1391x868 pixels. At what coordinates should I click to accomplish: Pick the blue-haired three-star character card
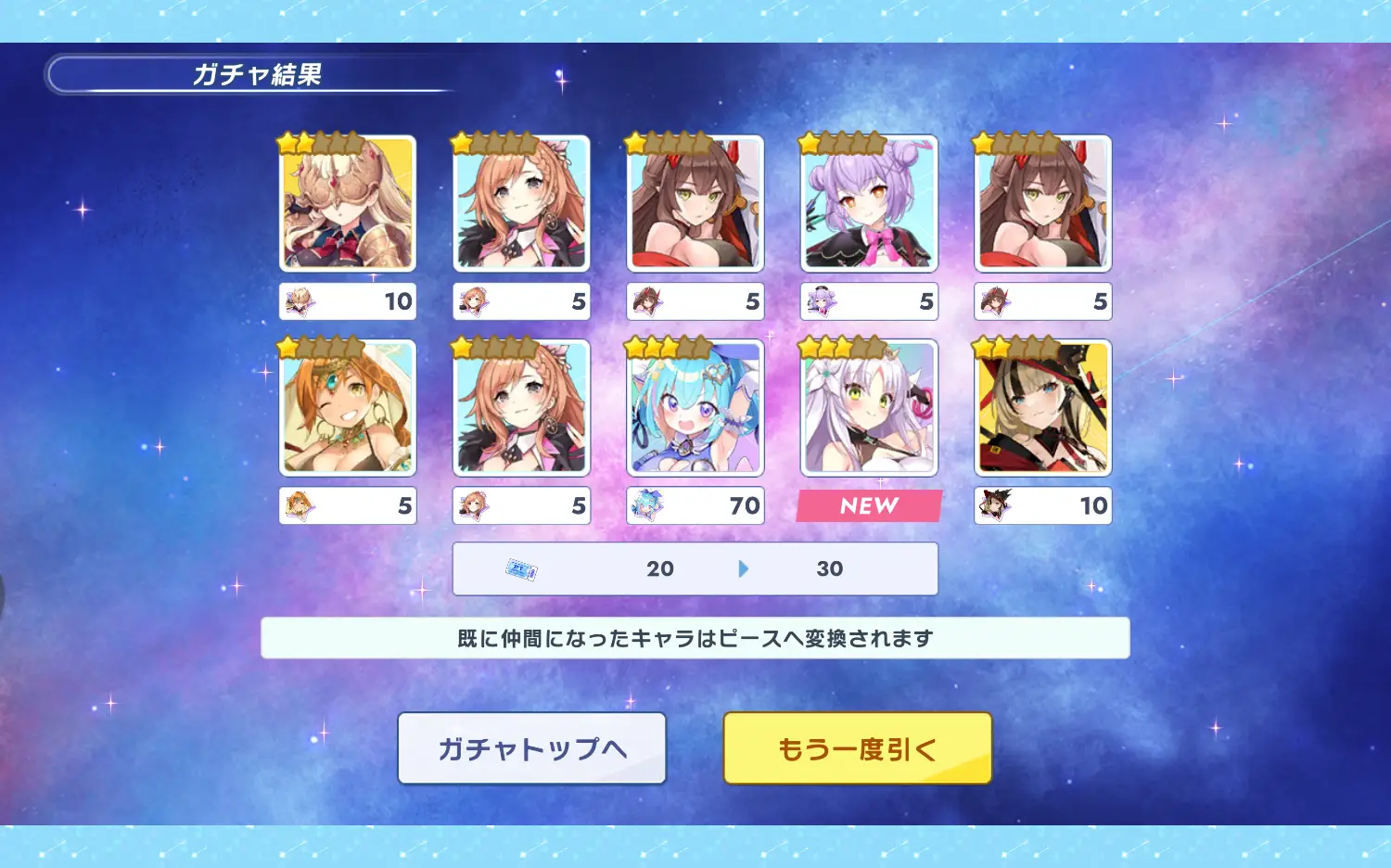695,408
